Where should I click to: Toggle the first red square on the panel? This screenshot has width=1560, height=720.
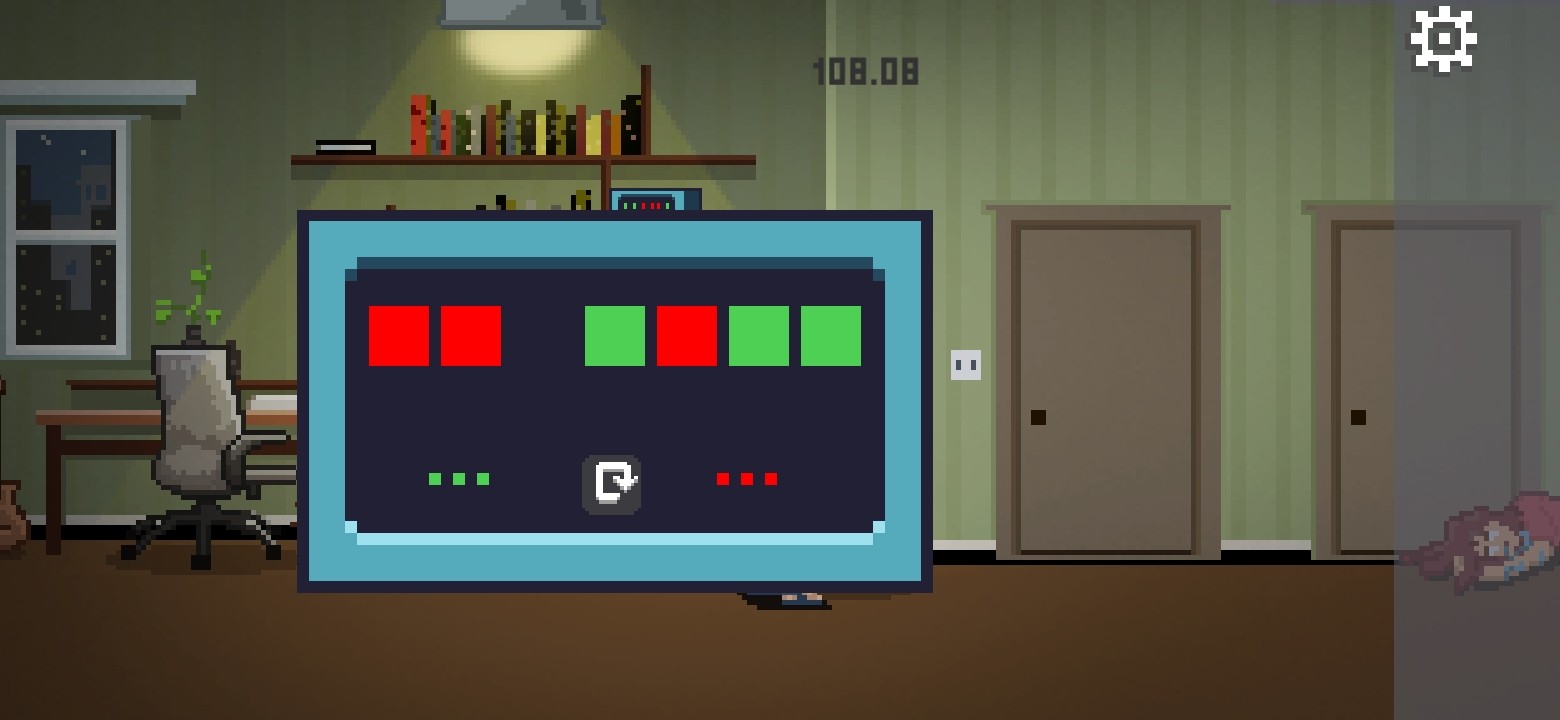click(x=398, y=335)
